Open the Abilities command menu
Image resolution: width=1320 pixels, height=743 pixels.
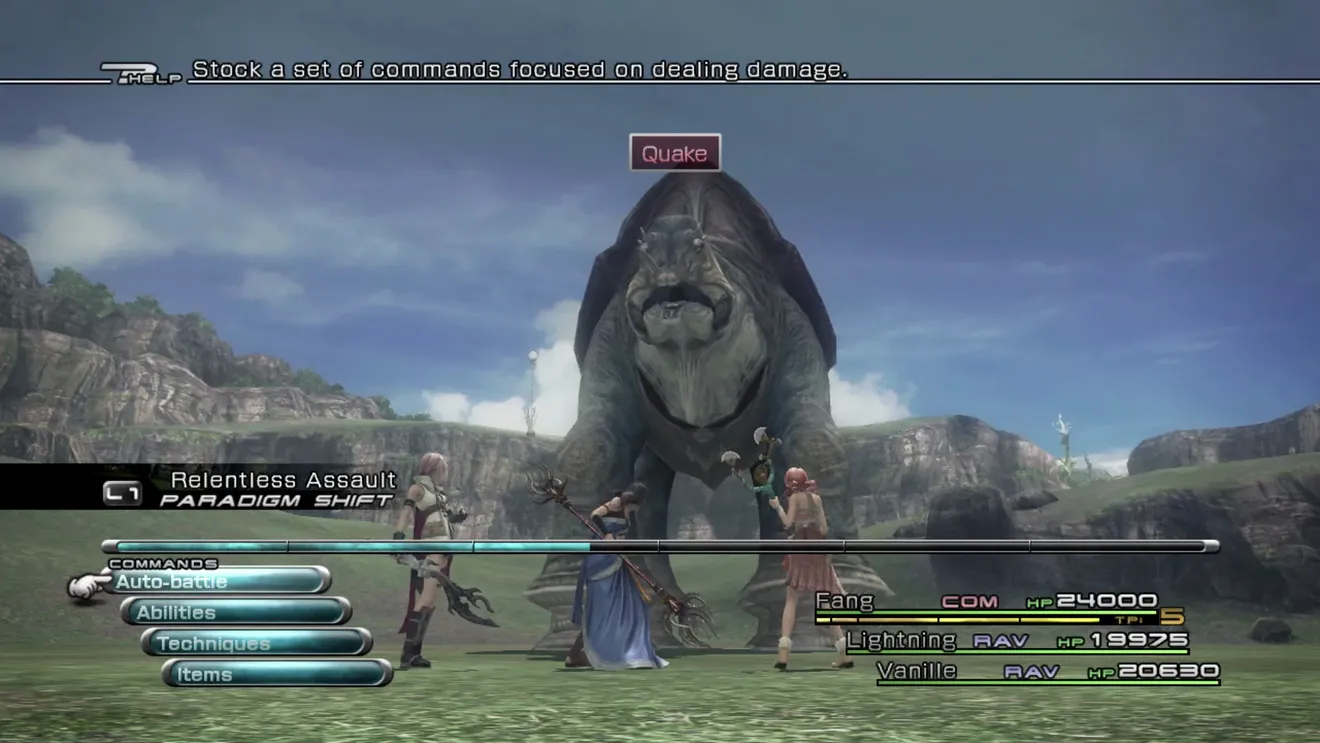pyautogui.click(x=236, y=612)
